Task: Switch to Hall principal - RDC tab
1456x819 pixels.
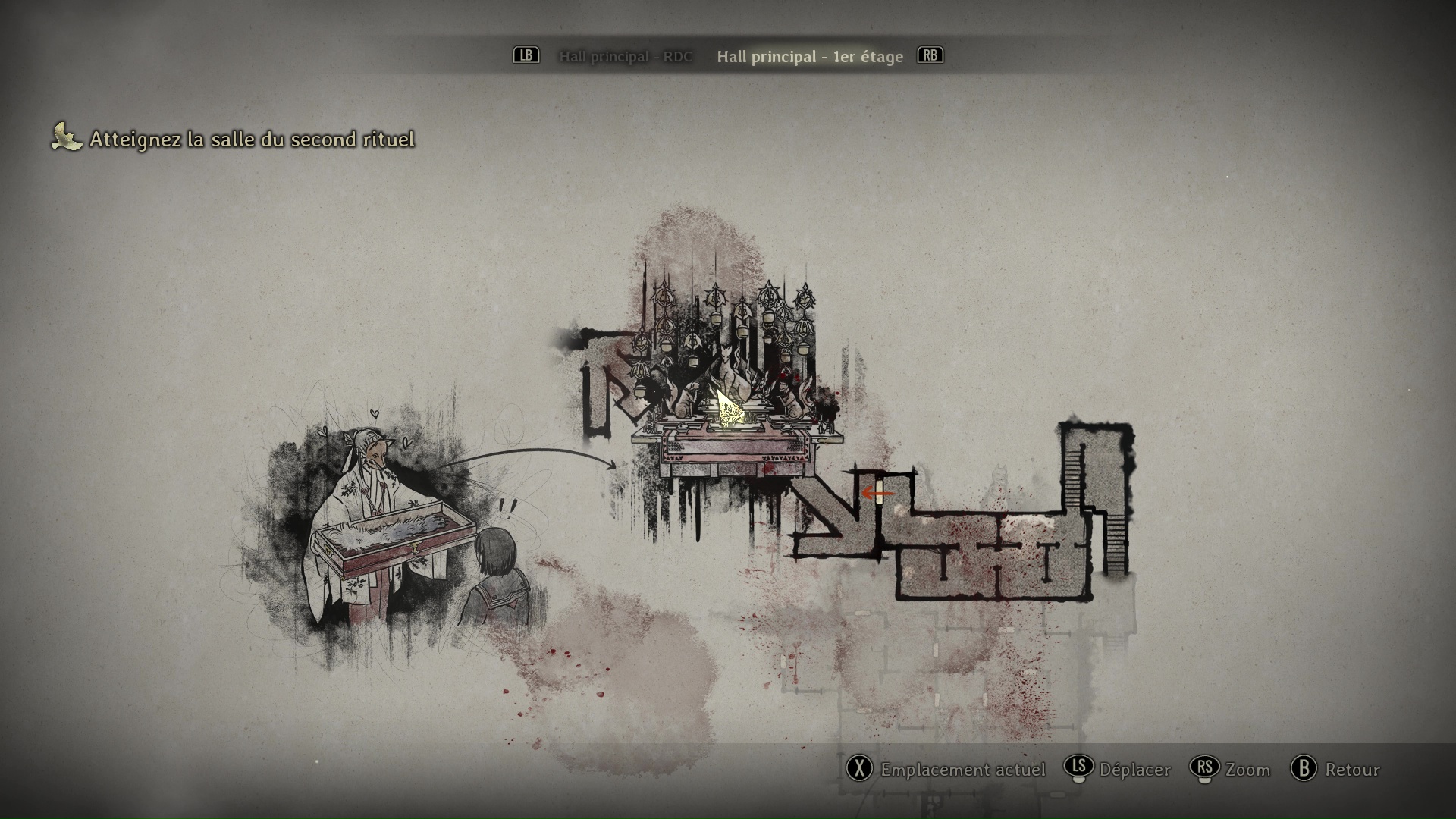Action: click(x=626, y=57)
